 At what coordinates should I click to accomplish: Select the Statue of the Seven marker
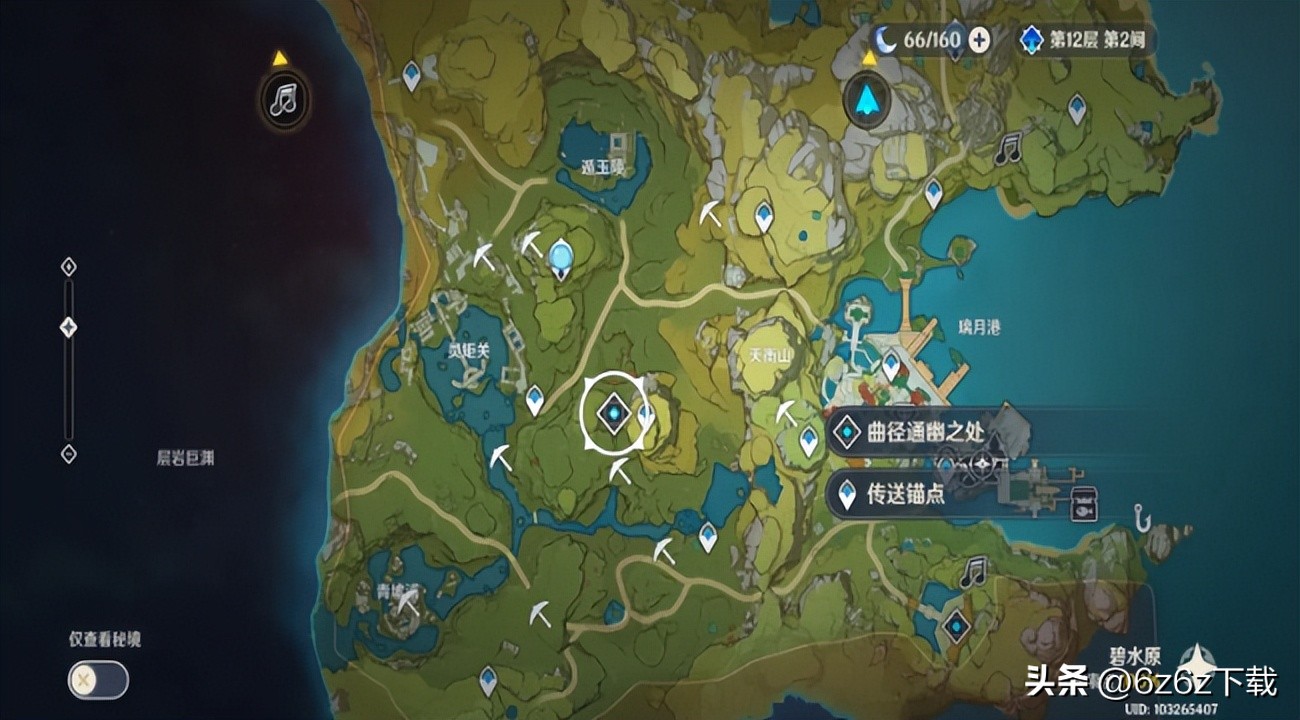point(562,257)
